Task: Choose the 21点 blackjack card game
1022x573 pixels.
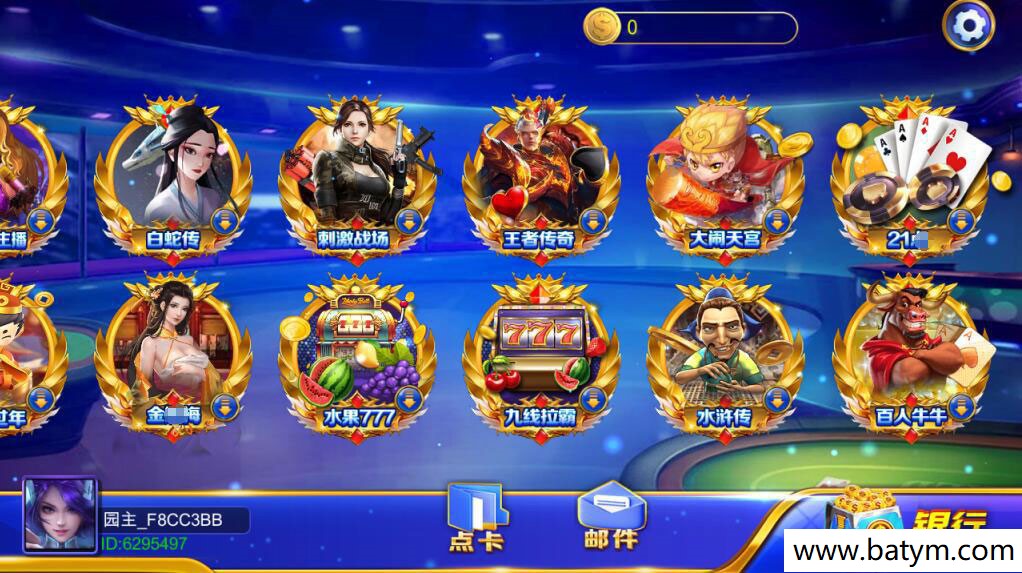Action: point(908,177)
